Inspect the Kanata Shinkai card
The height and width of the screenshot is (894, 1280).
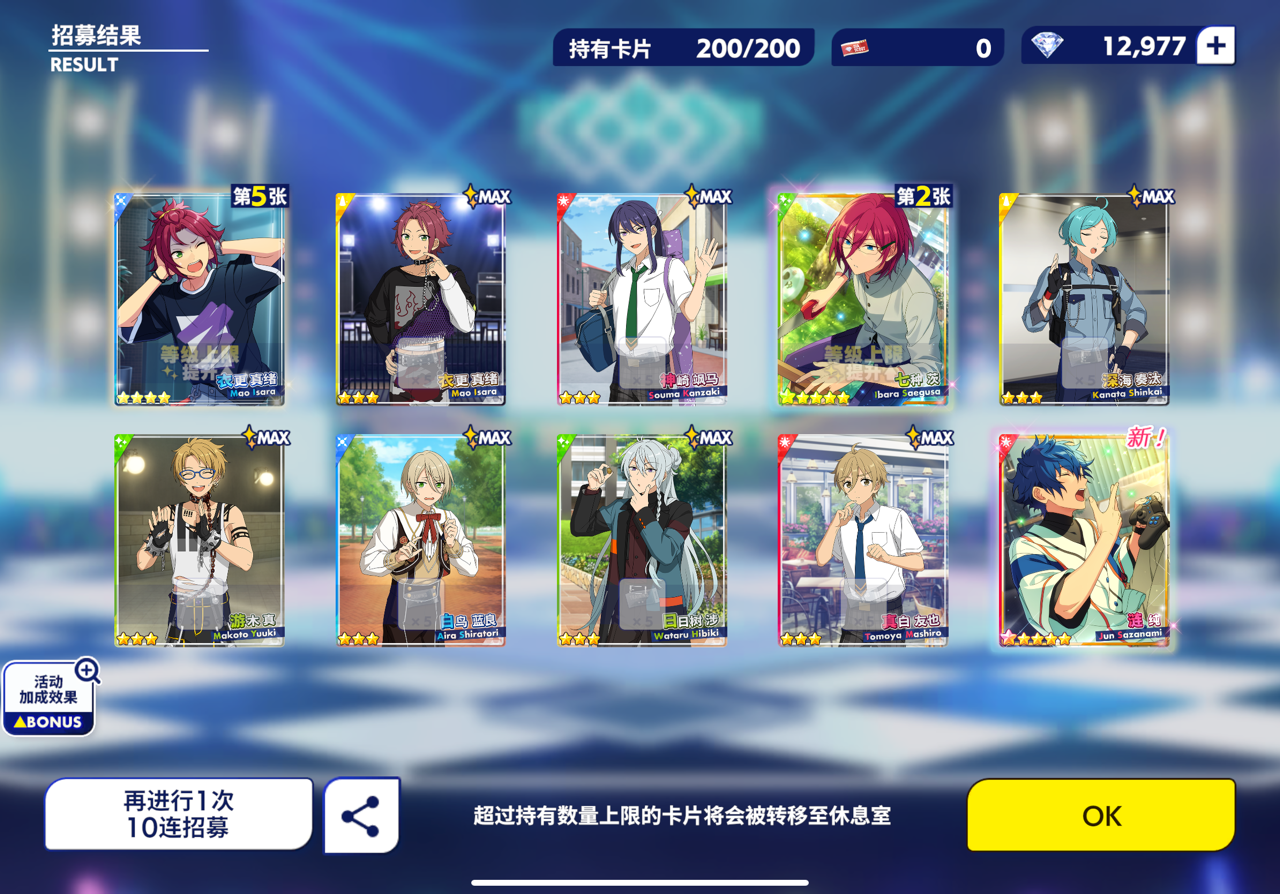pos(1084,300)
